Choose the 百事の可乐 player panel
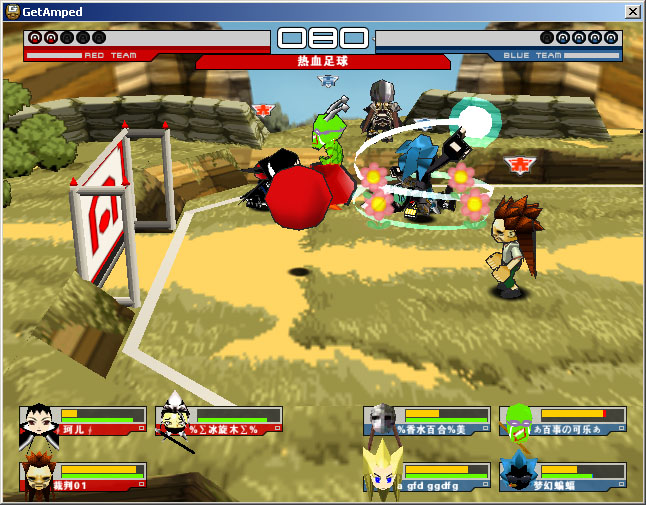 [564, 421]
